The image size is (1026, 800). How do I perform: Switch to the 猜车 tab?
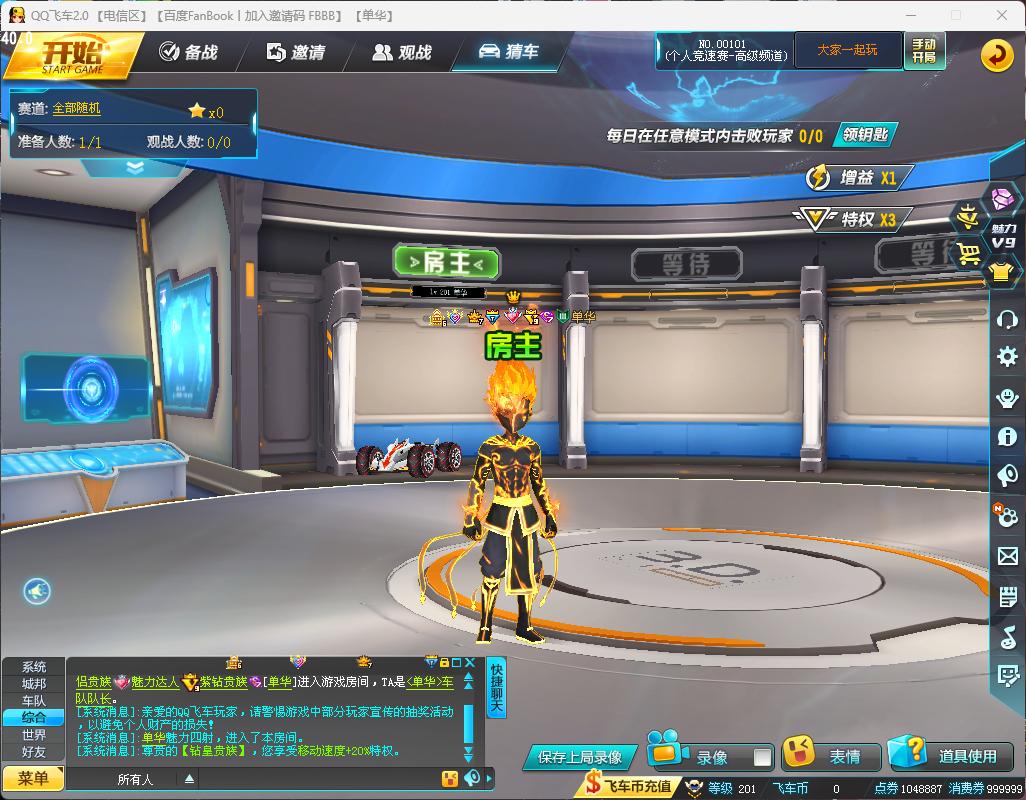[509, 52]
